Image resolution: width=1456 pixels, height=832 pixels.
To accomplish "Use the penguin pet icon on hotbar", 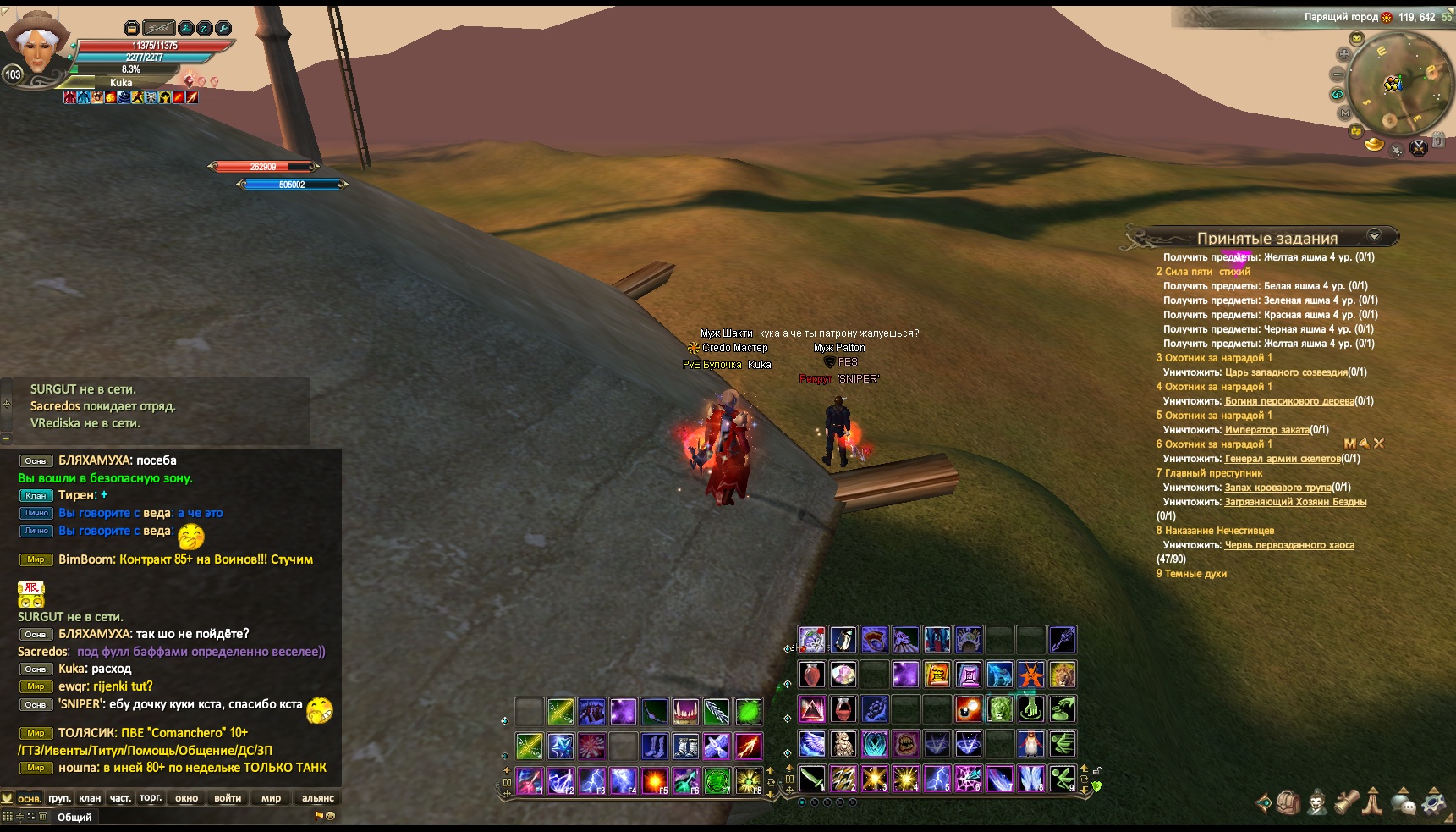I will point(1031,744).
